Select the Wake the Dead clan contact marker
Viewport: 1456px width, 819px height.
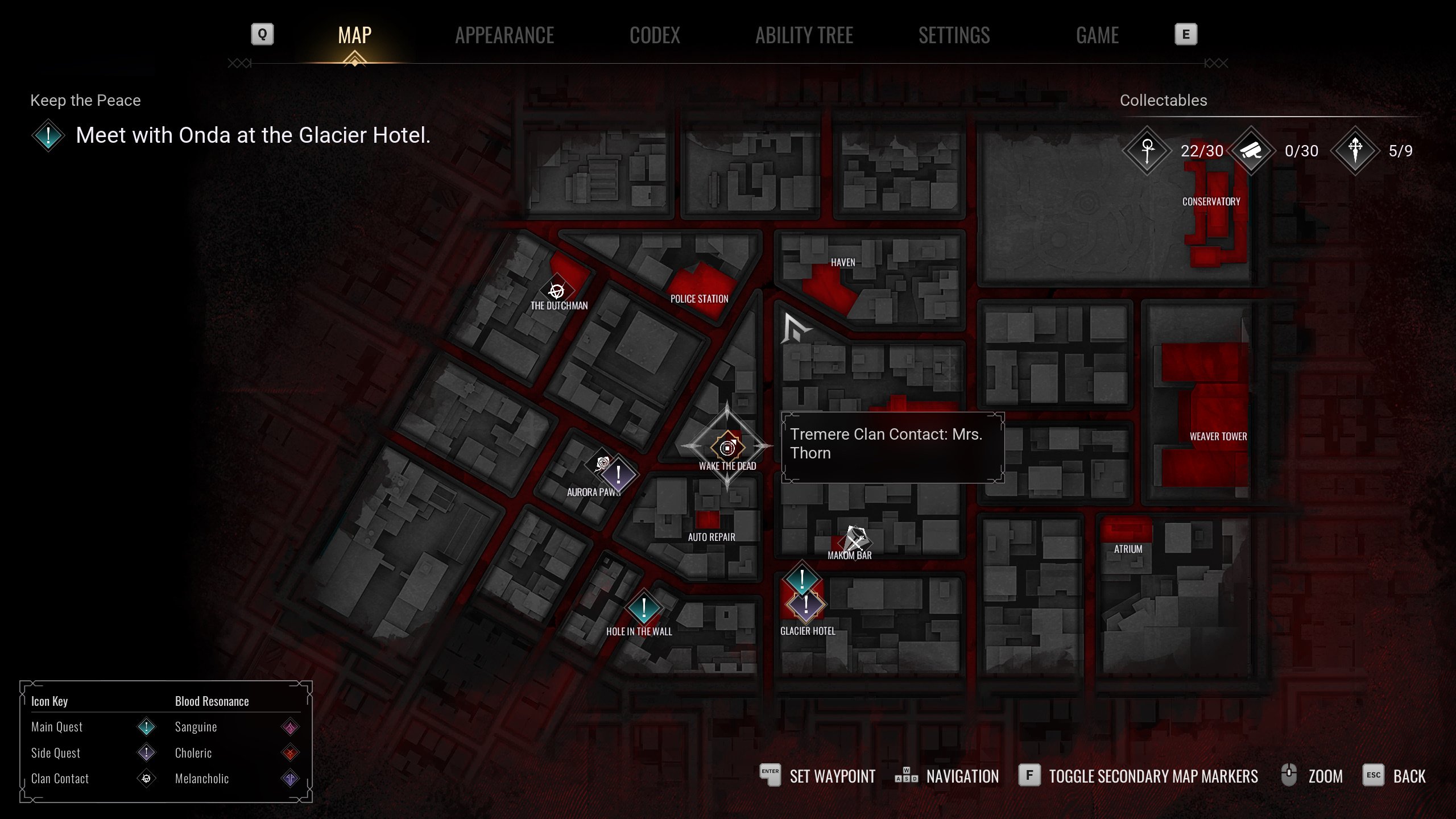point(727,448)
